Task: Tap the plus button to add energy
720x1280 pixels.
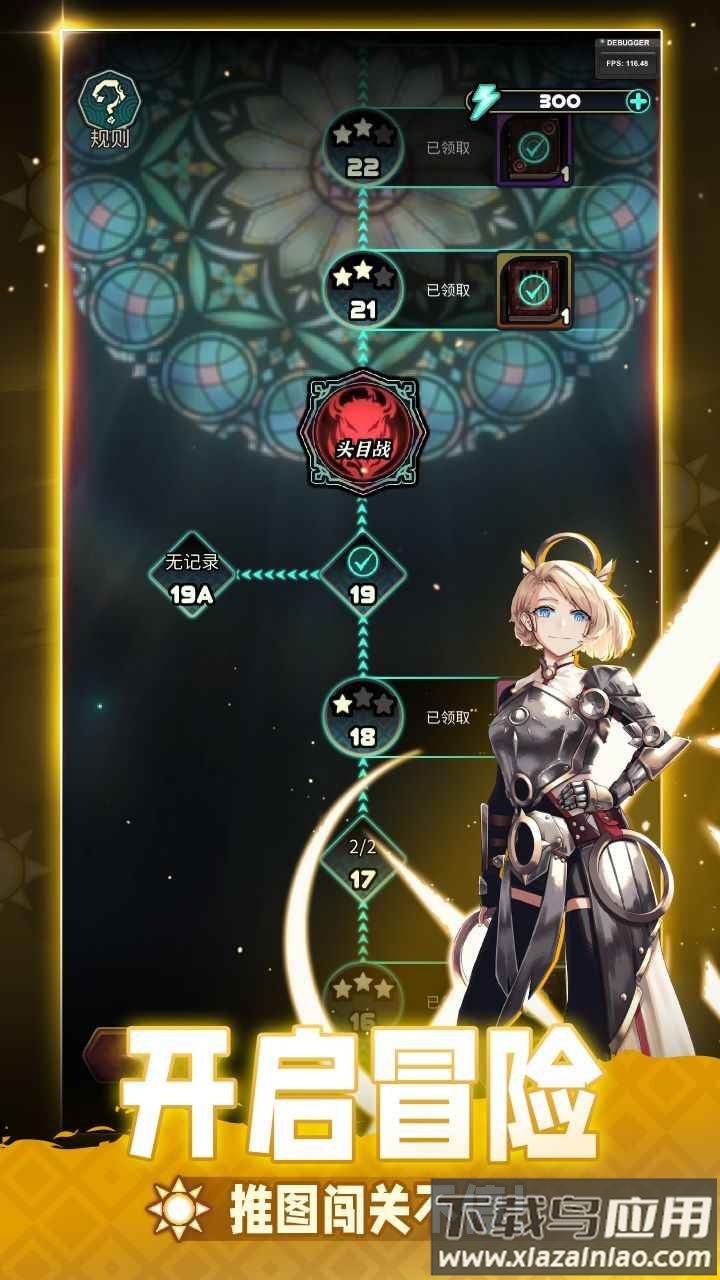Action: (x=638, y=101)
